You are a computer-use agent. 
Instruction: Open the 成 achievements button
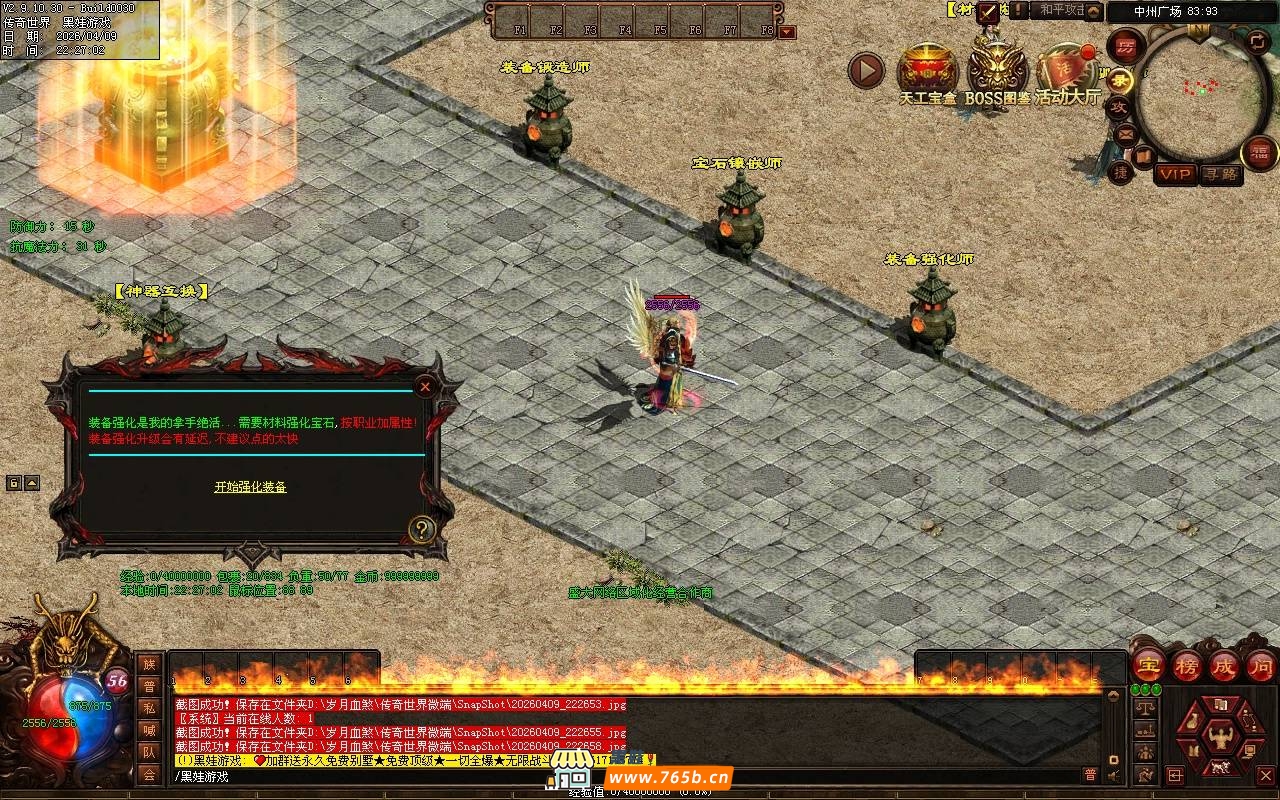tap(1224, 665)
